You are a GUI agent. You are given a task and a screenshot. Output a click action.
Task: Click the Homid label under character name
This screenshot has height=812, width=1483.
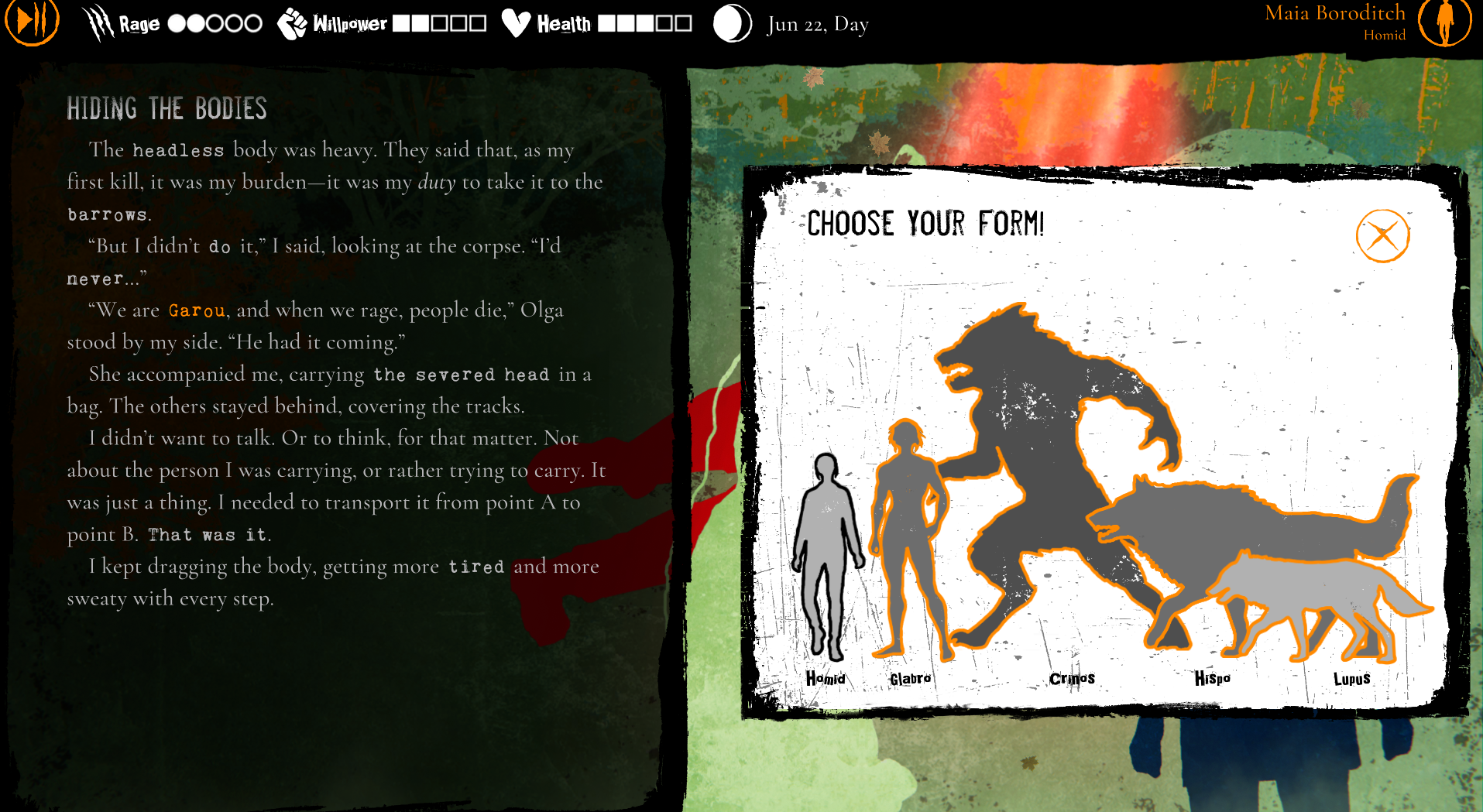1385,35
